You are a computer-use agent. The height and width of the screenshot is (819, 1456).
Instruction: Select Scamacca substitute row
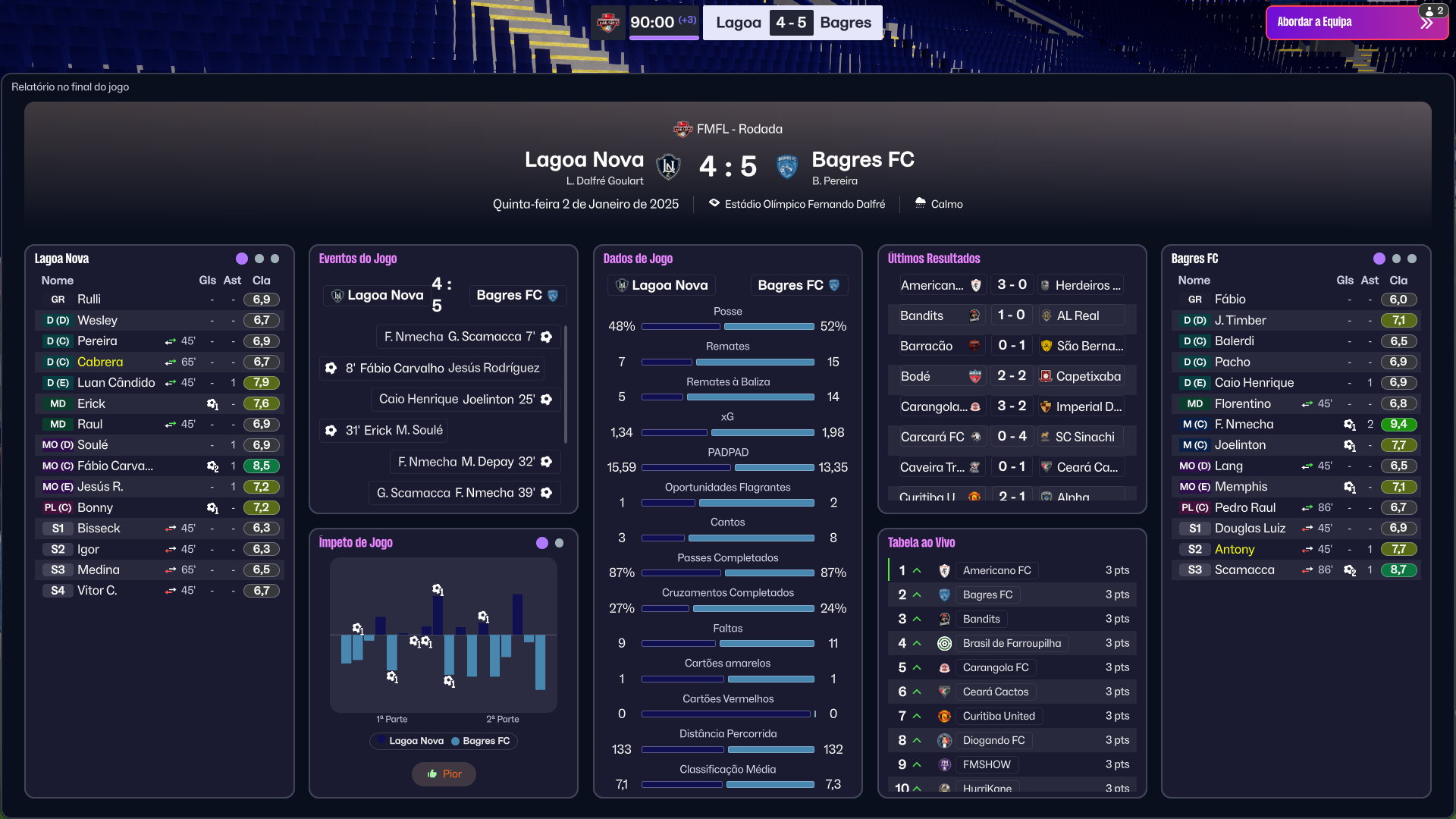tap(1244, 570)
